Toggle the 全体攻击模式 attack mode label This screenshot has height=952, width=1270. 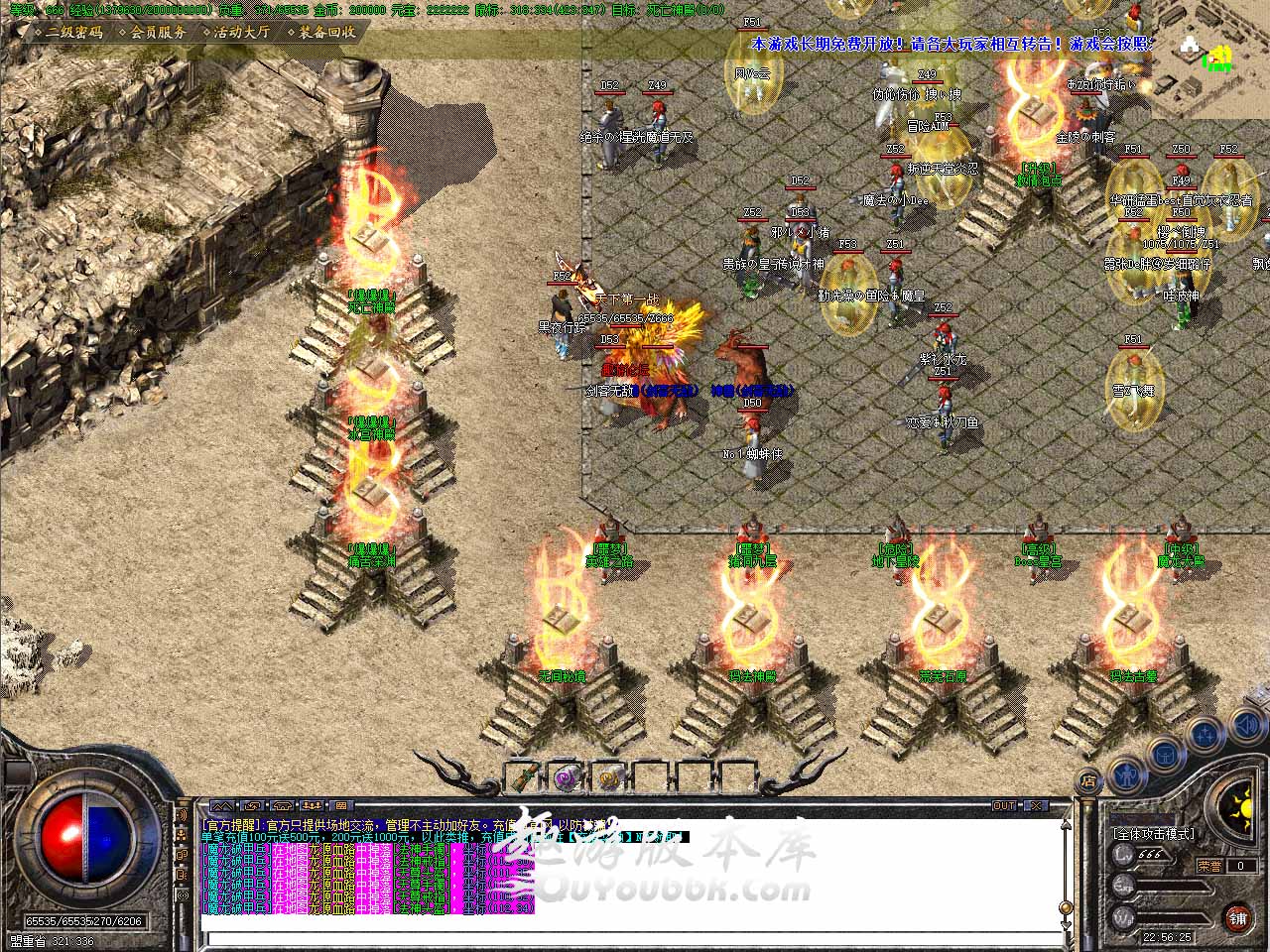(x=1154, y=834)
